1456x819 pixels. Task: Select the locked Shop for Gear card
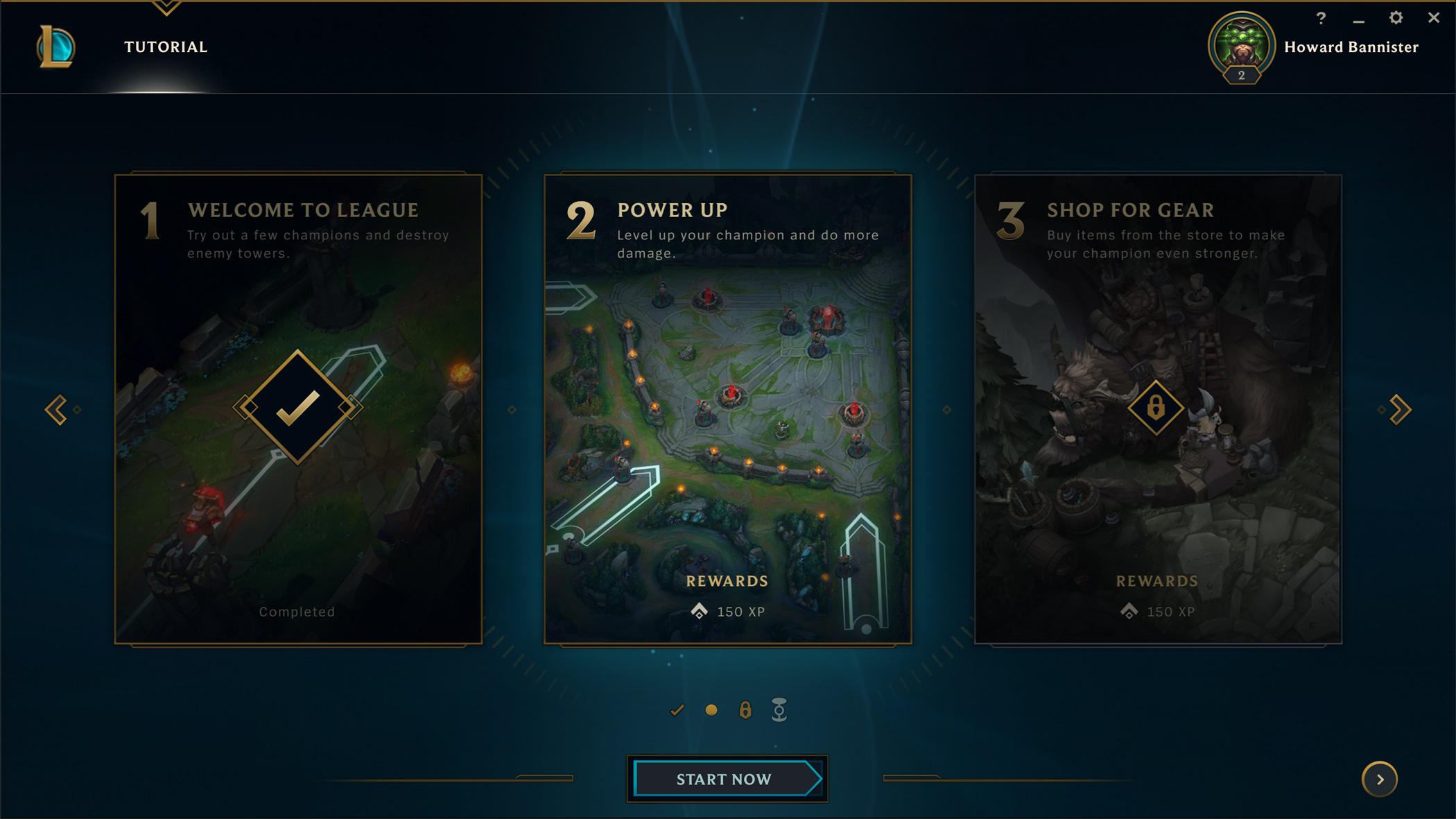[1157, 409]
